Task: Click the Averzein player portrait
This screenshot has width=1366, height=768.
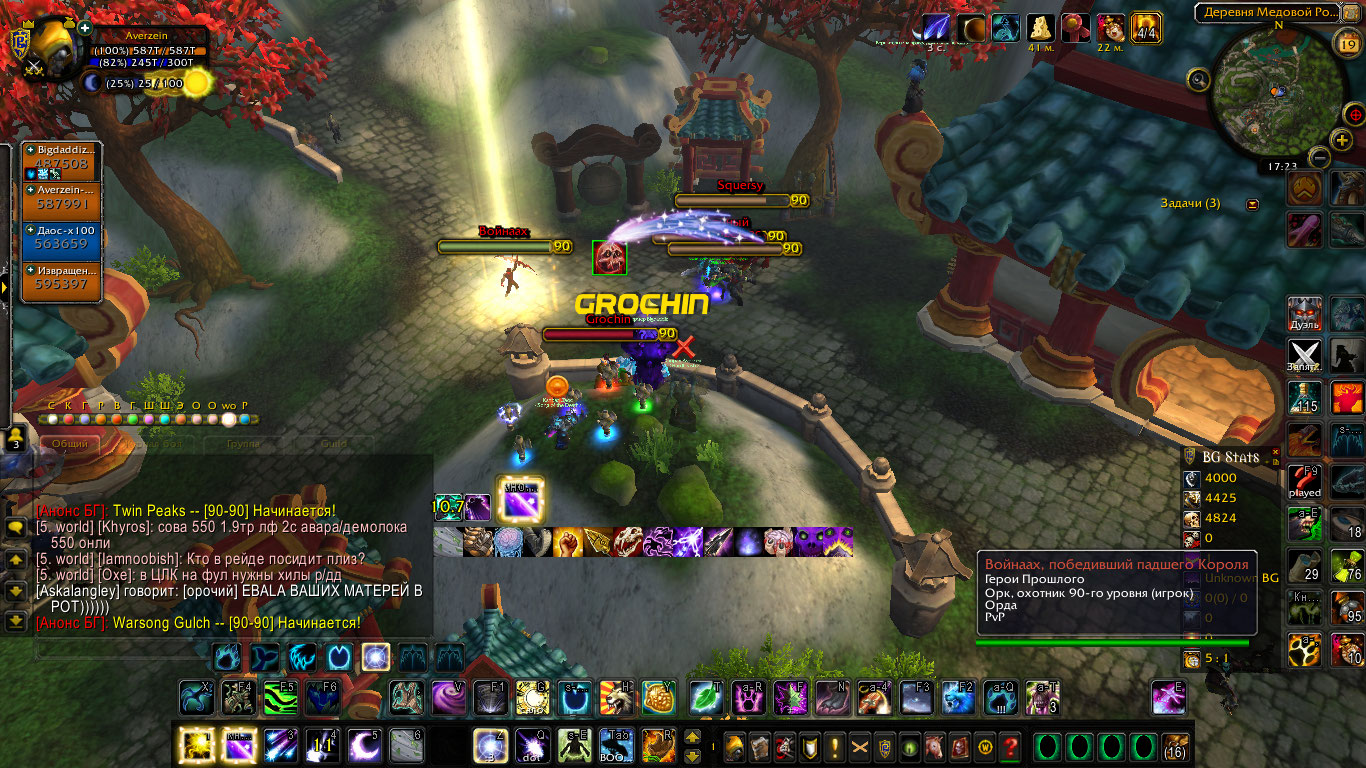Action: click(x=53, y=50)
